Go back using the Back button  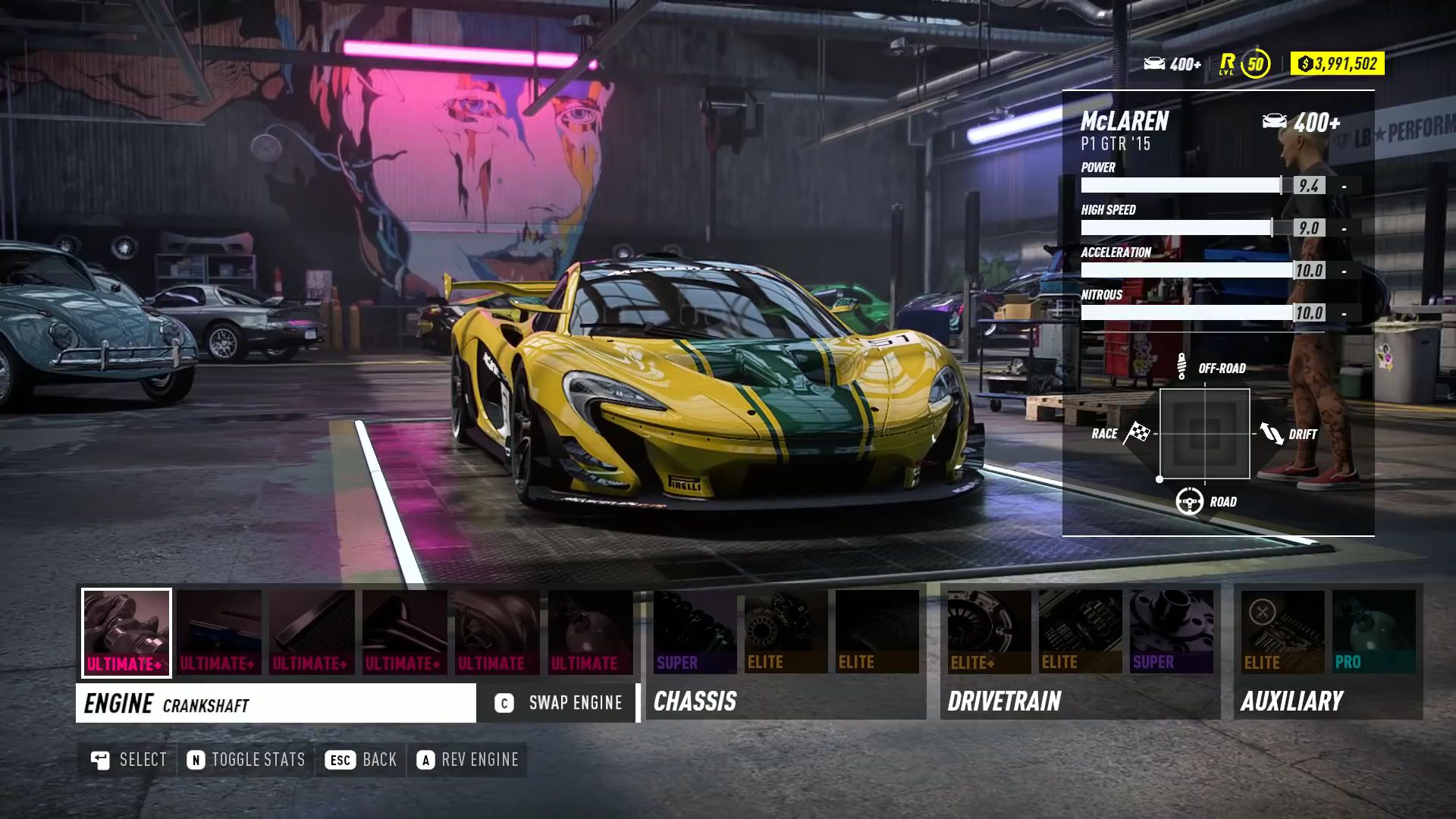(x=361, y=760)
